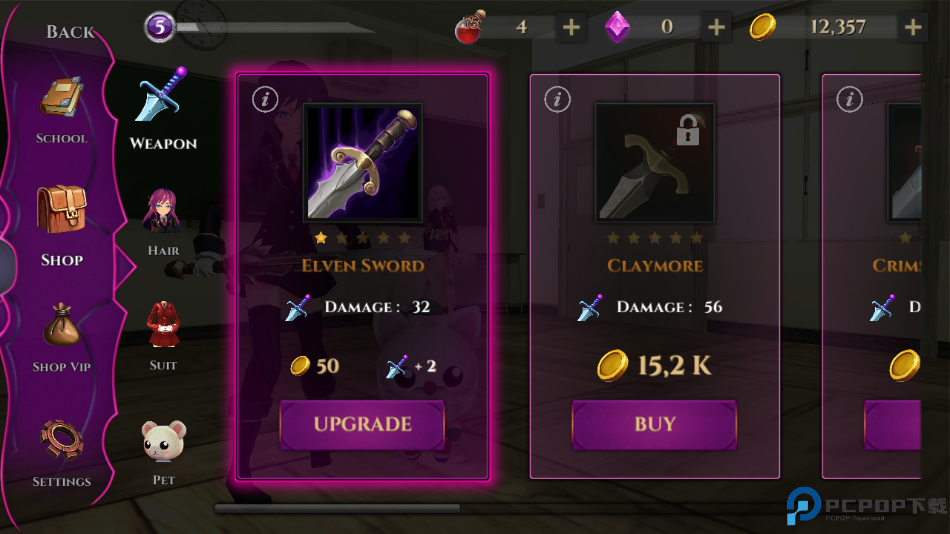Choose the Suit category
The height and width of the screenshot is (534, 950).
coord(163,335)
